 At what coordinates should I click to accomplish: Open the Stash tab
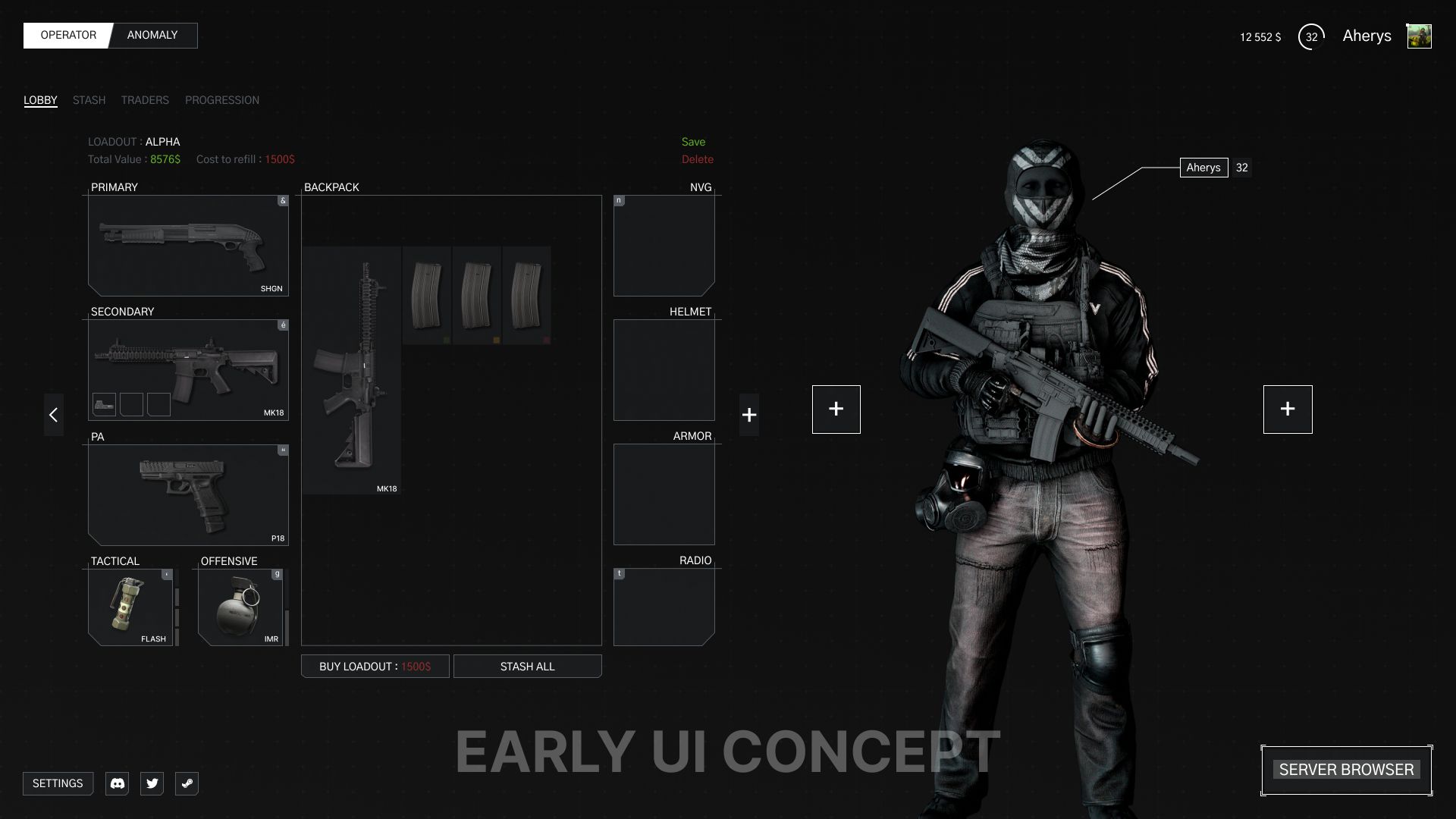(89, 100)
